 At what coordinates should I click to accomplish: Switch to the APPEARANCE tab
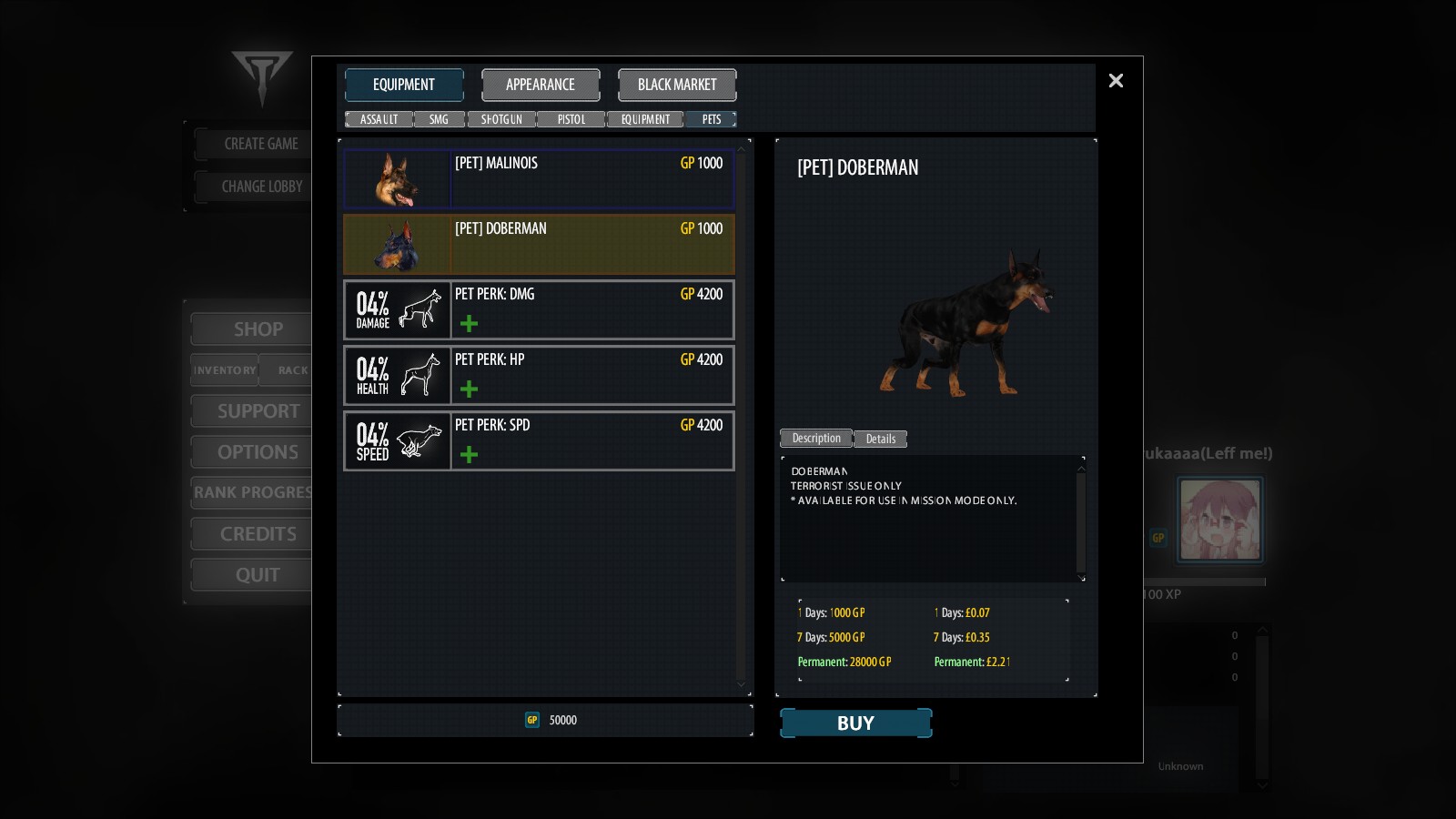[x=541, y=85]
